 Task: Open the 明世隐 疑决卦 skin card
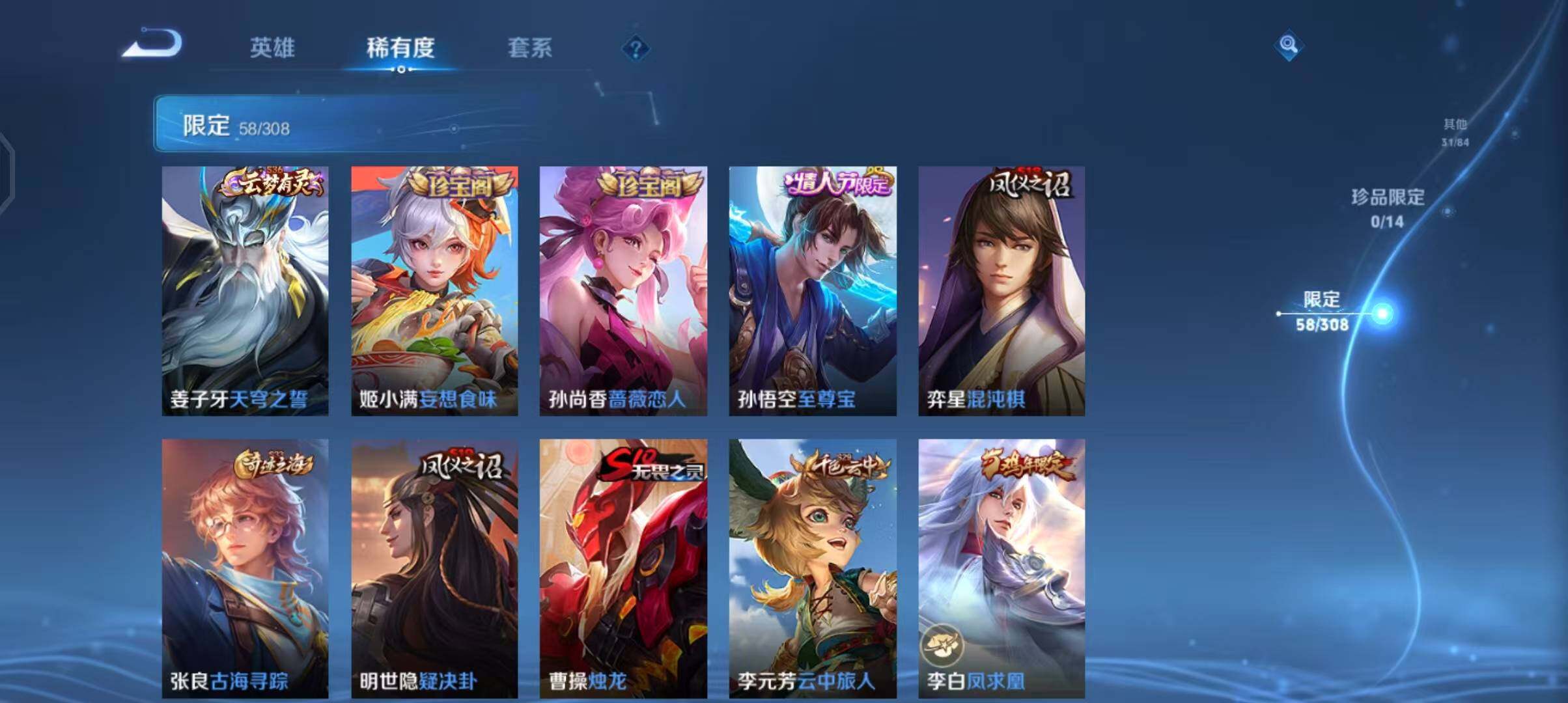434,568
